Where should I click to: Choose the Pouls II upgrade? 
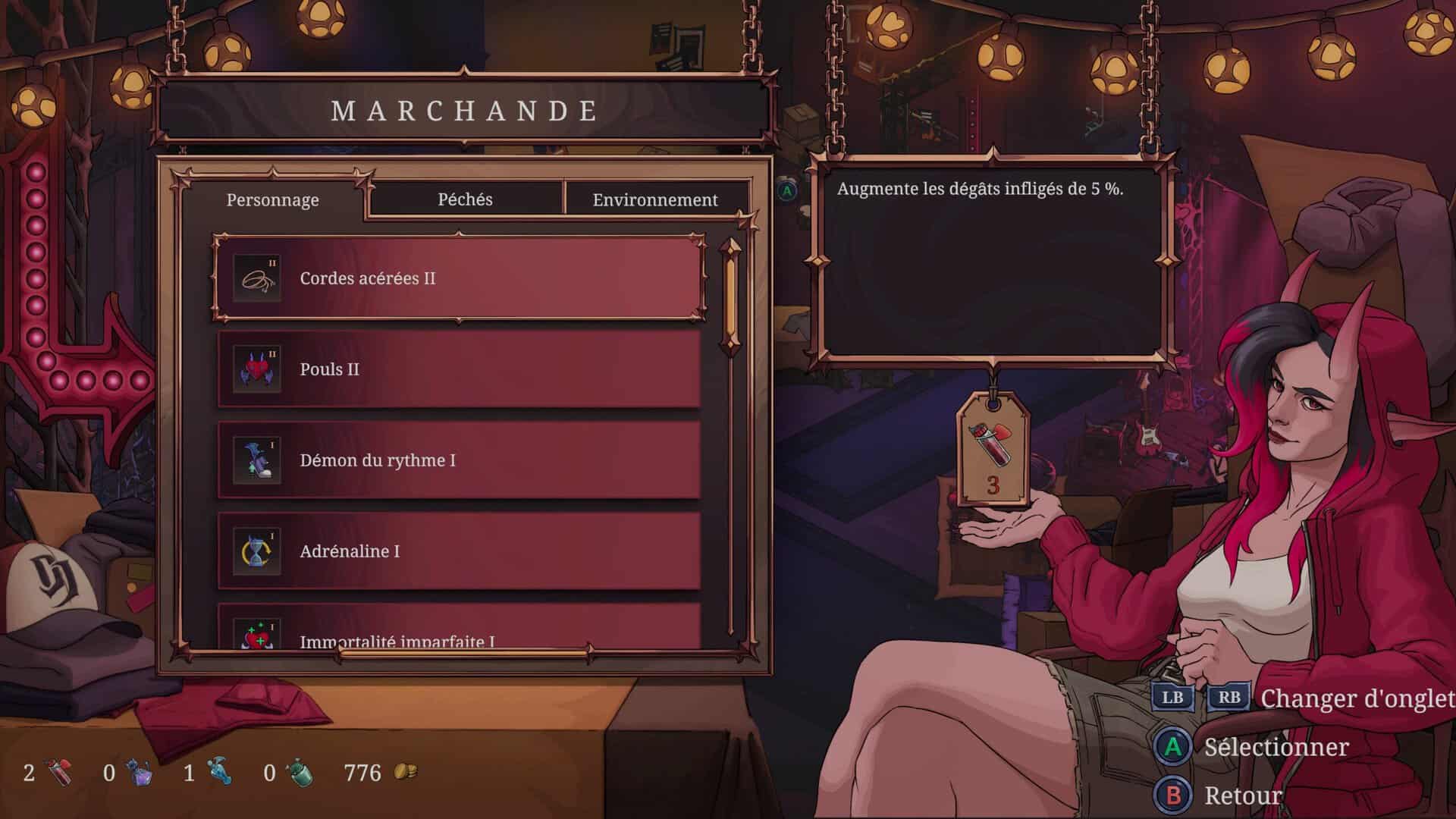[459, 369]
